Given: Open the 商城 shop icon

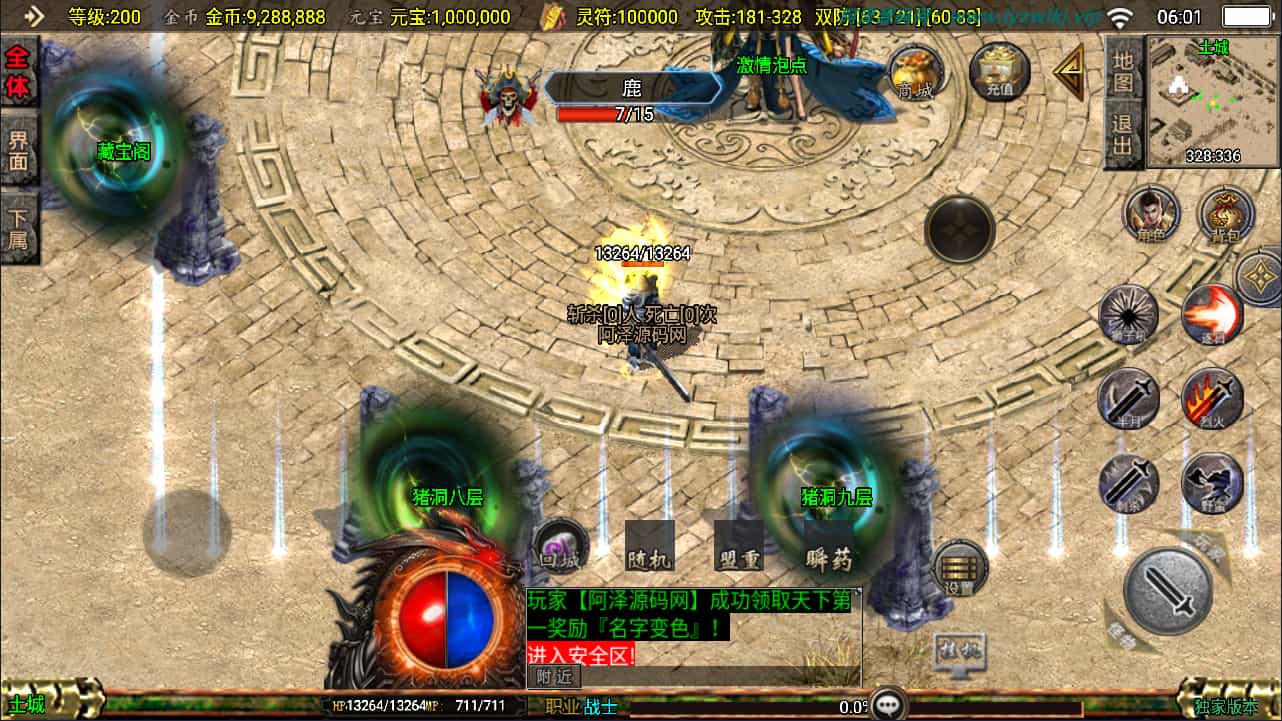Looking at the screenshot, I should (917, 72).
